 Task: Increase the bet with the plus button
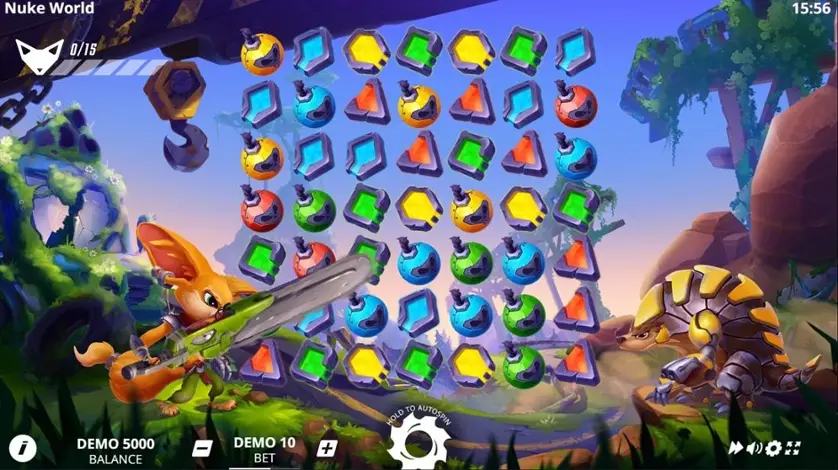(326, 448)
